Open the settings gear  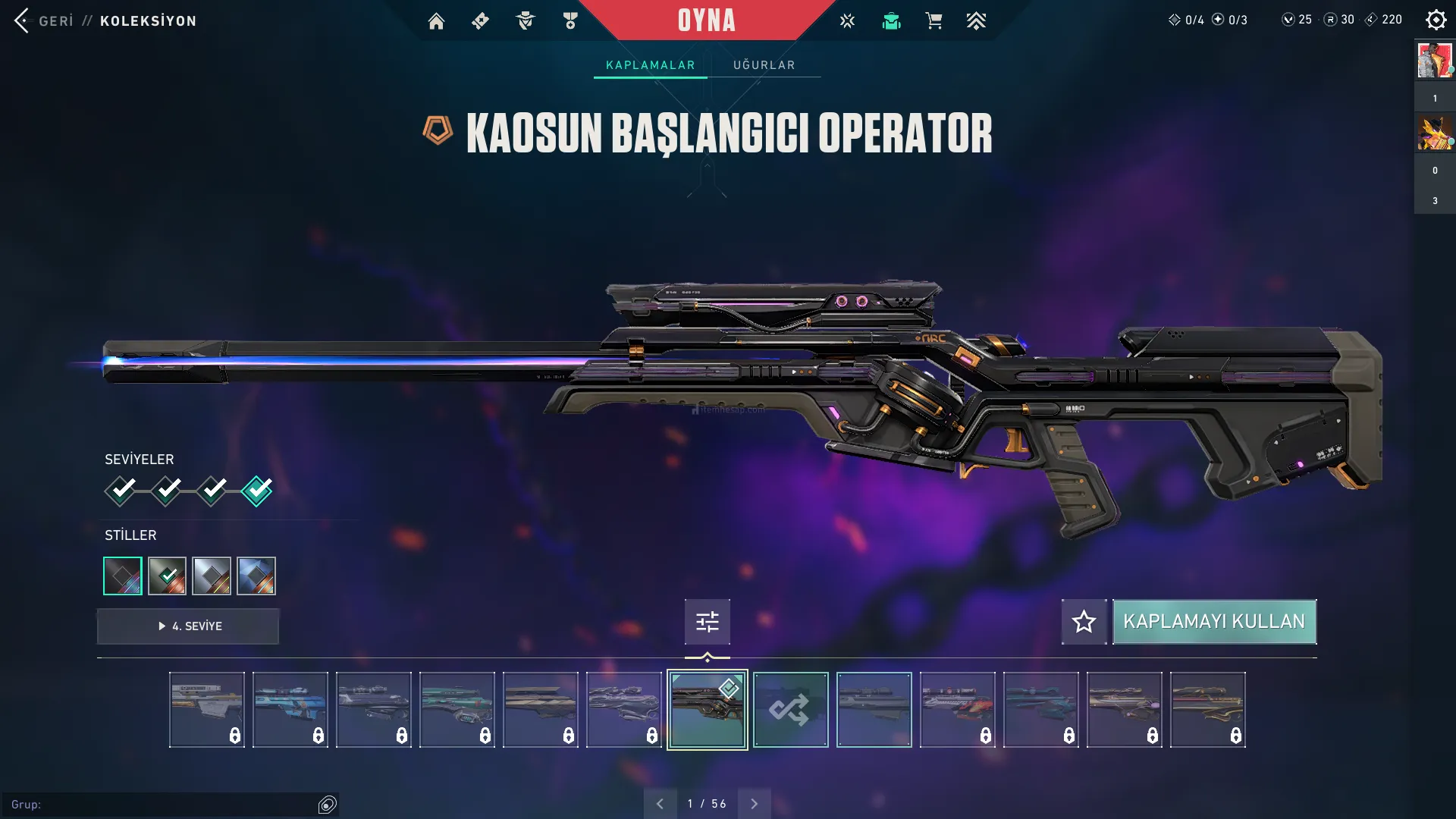pyautogui.click(x=1436, y=20)
